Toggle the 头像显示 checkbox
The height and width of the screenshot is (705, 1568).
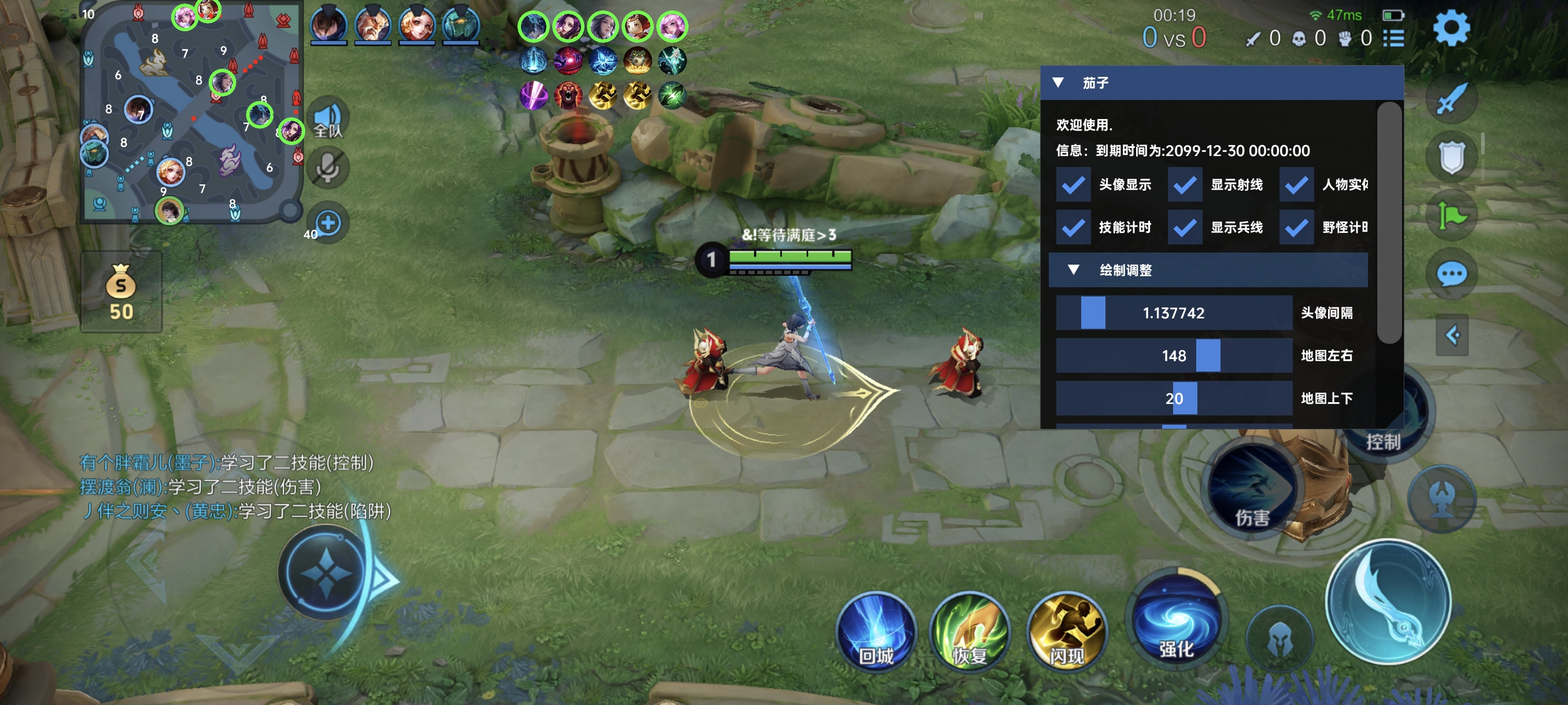pos(1073,185)
